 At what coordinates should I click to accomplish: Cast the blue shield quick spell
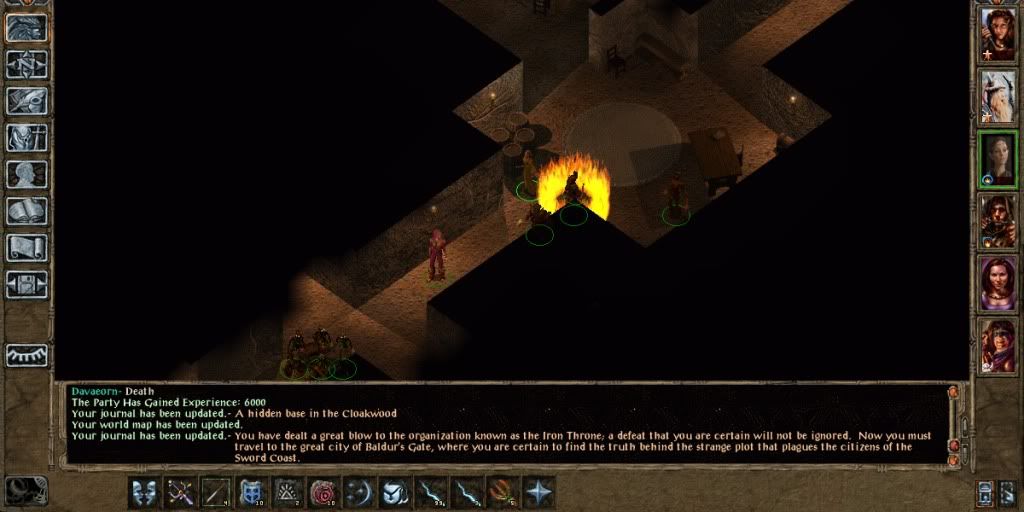pos(251,492)
